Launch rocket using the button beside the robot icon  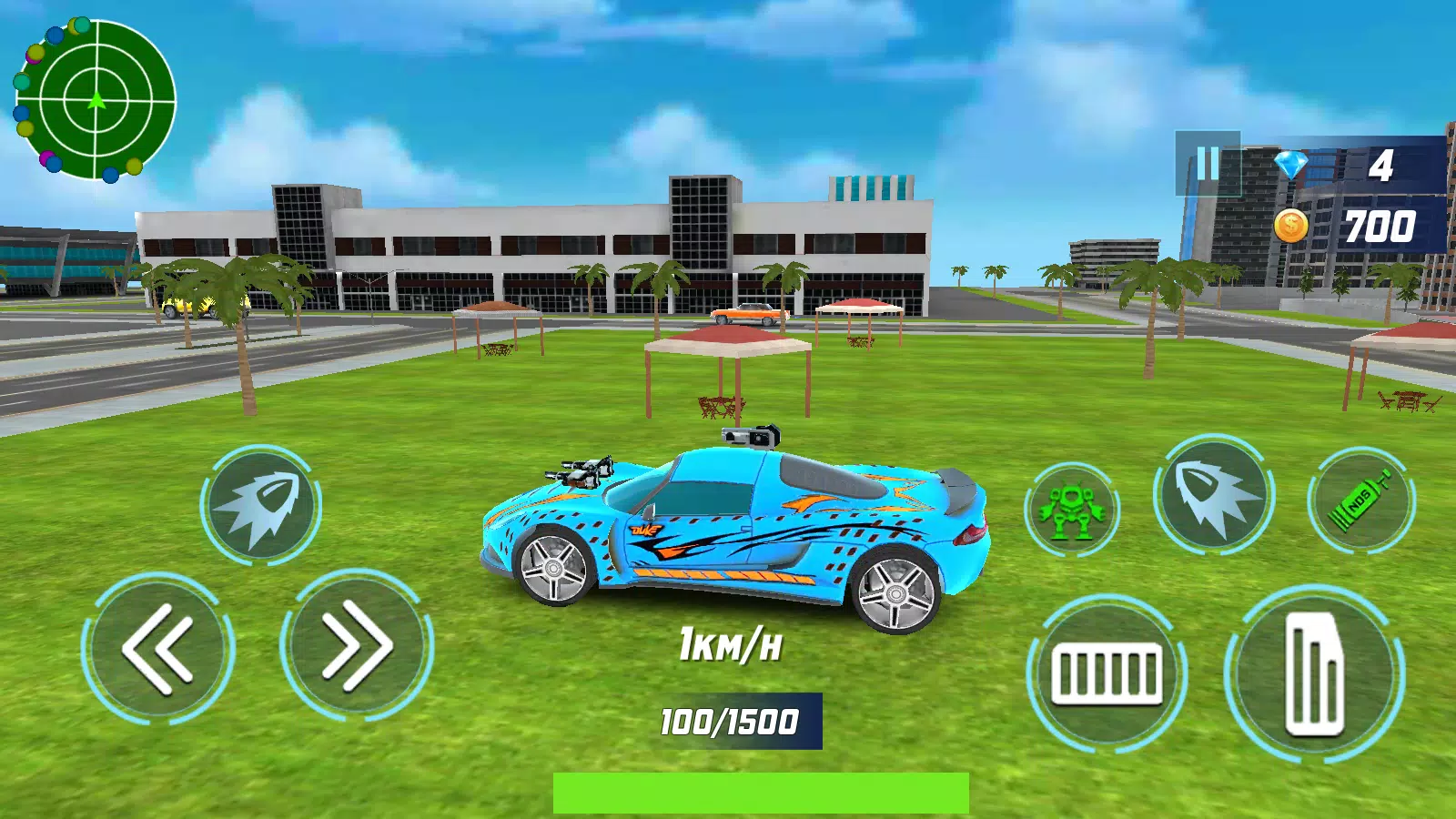(x=1213, y=496)
